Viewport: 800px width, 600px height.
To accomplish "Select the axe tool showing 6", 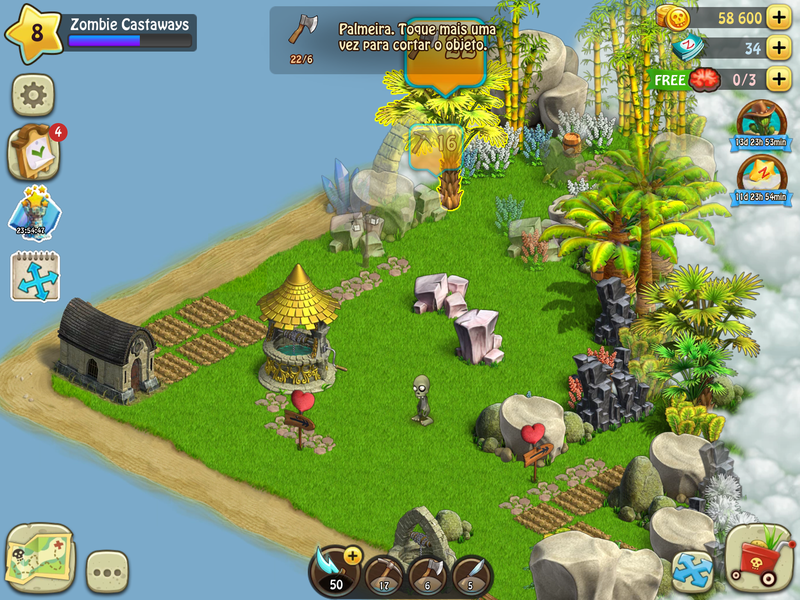I will pos(427,574).
